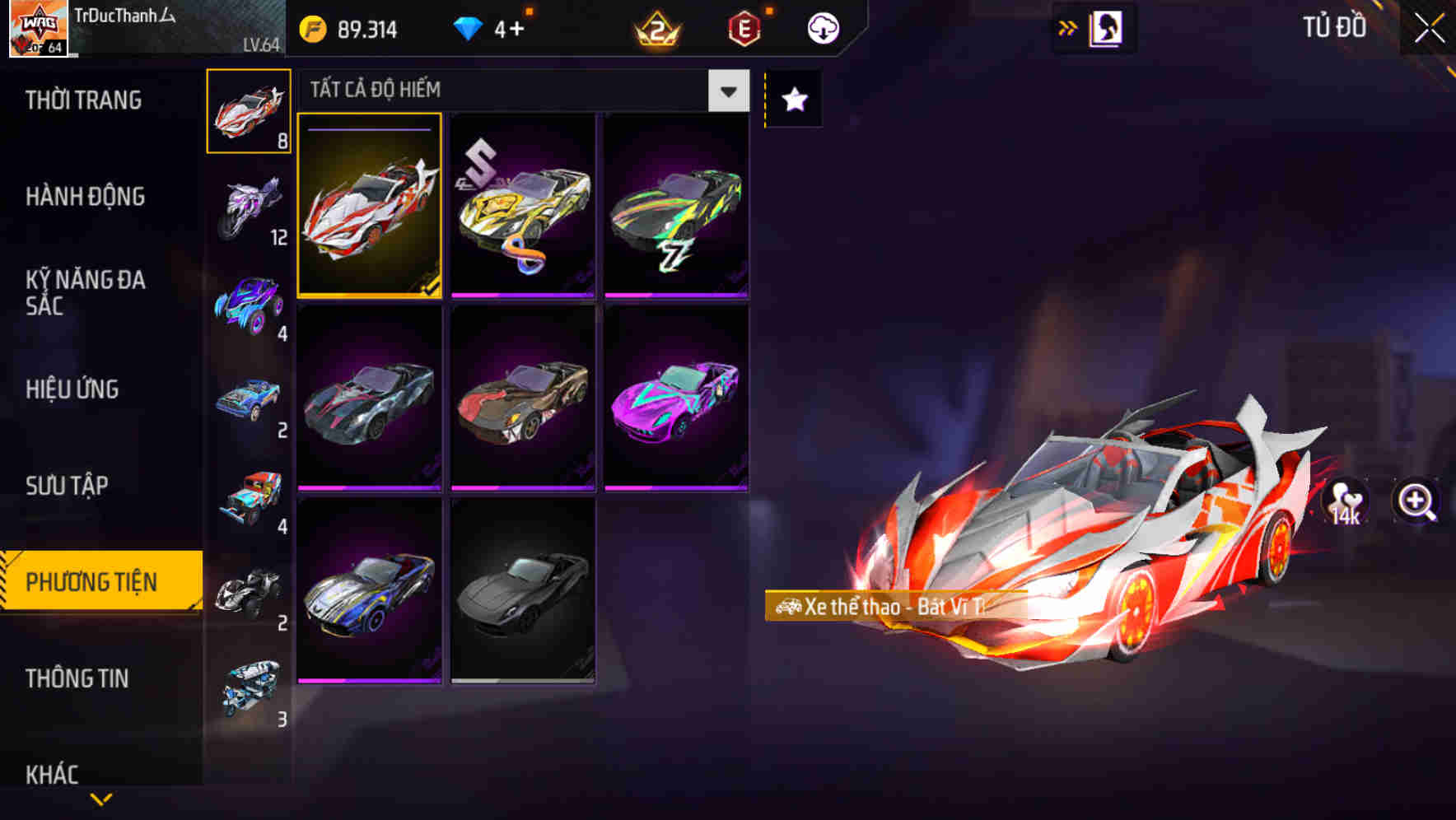Click the purple progress bar on the selected car
The image size is (1456, 820).
pos(368,130)
